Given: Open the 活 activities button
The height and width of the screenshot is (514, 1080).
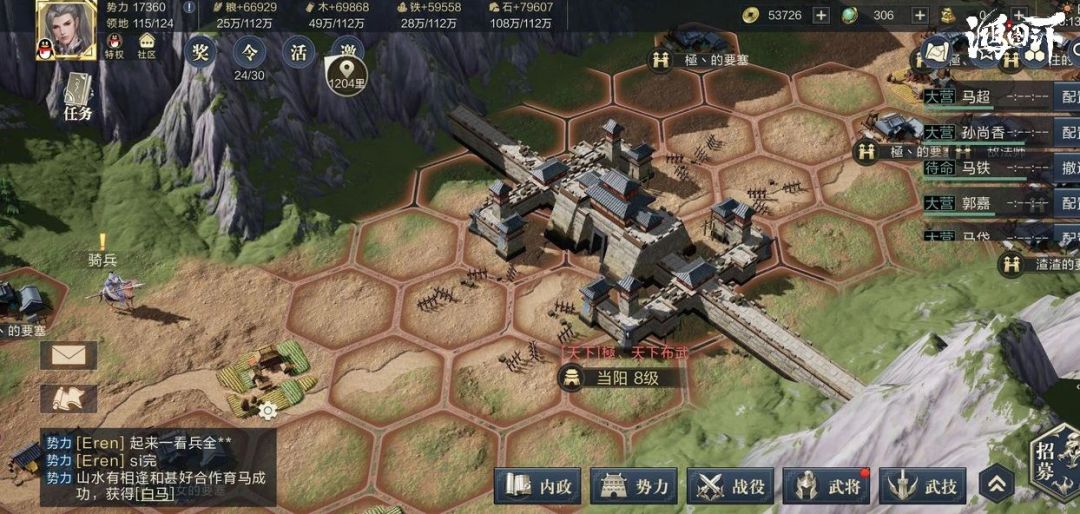Looking at the screenshot, I should [x=298, y=51].
